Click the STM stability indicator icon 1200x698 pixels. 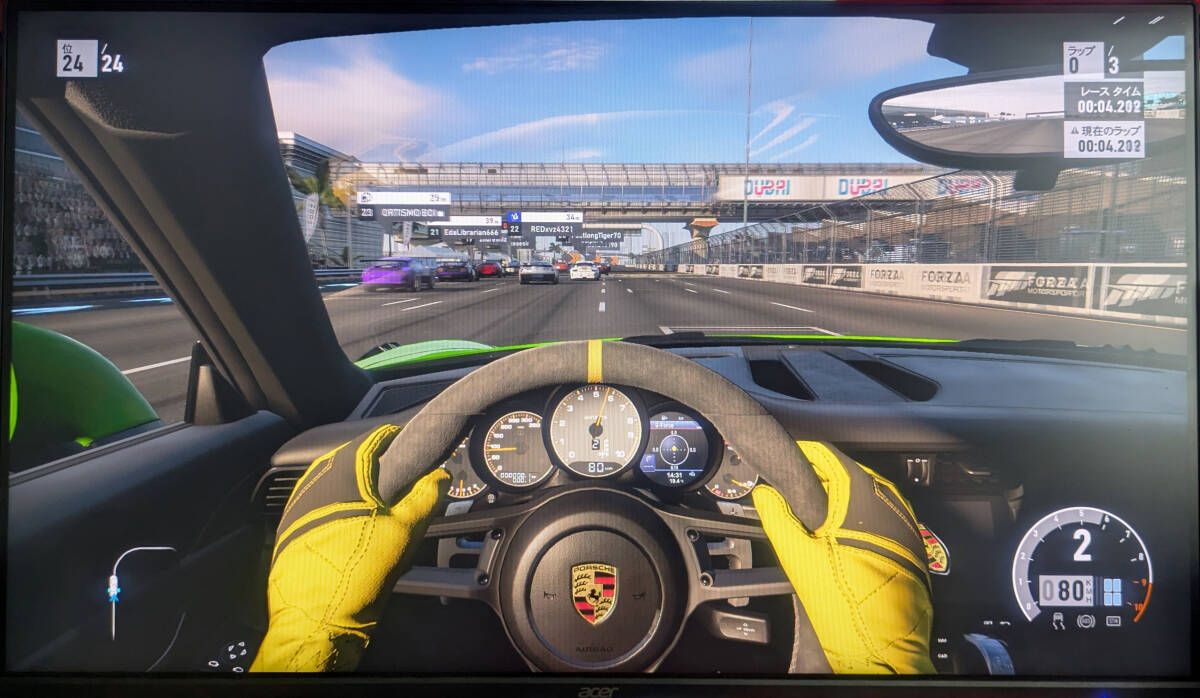click(1113, 621)
